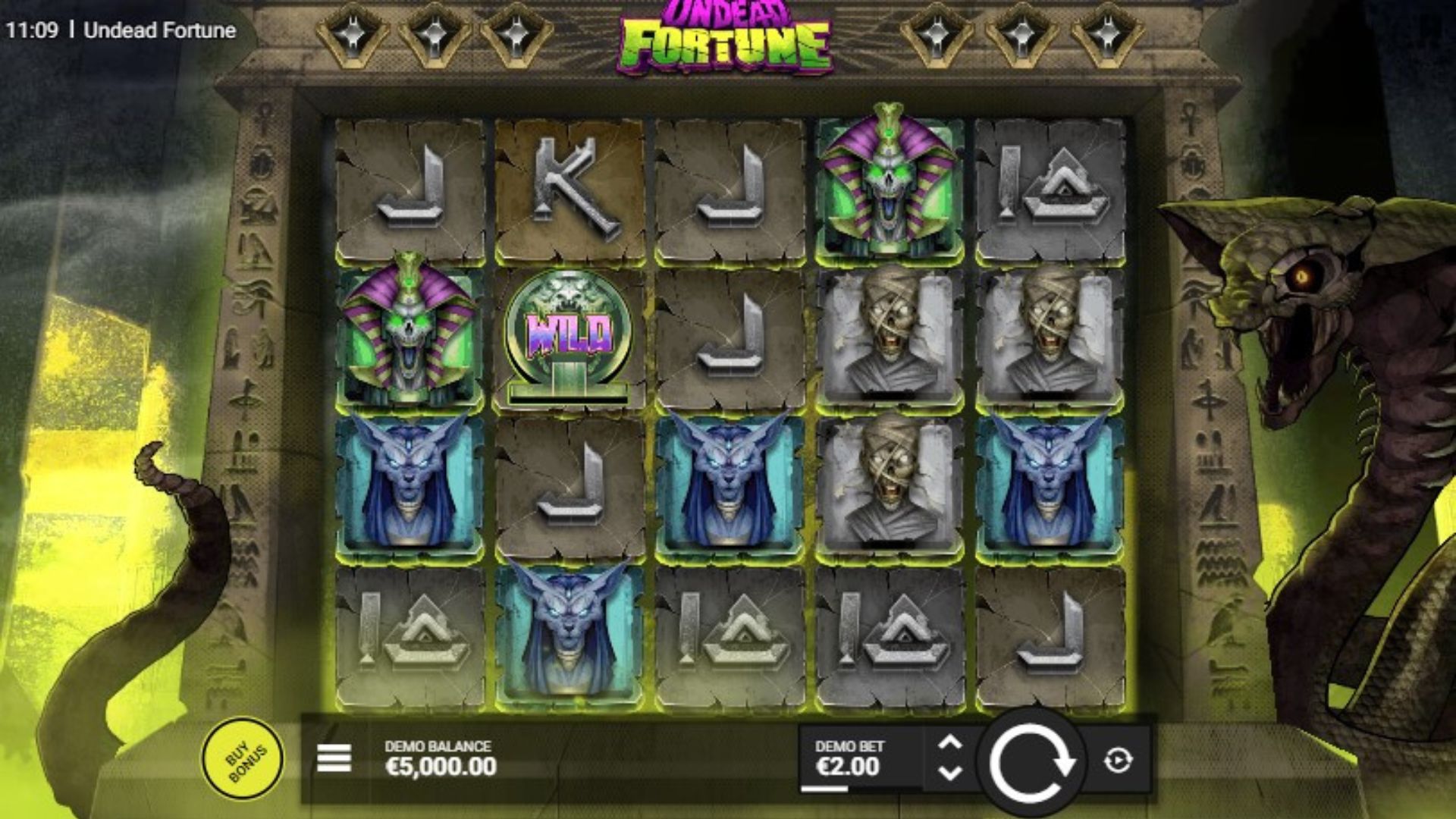Viewport: 1456px width, 819px height.
Task: Spin the reels with the circular arrow button
Action: pos(1031,761)
